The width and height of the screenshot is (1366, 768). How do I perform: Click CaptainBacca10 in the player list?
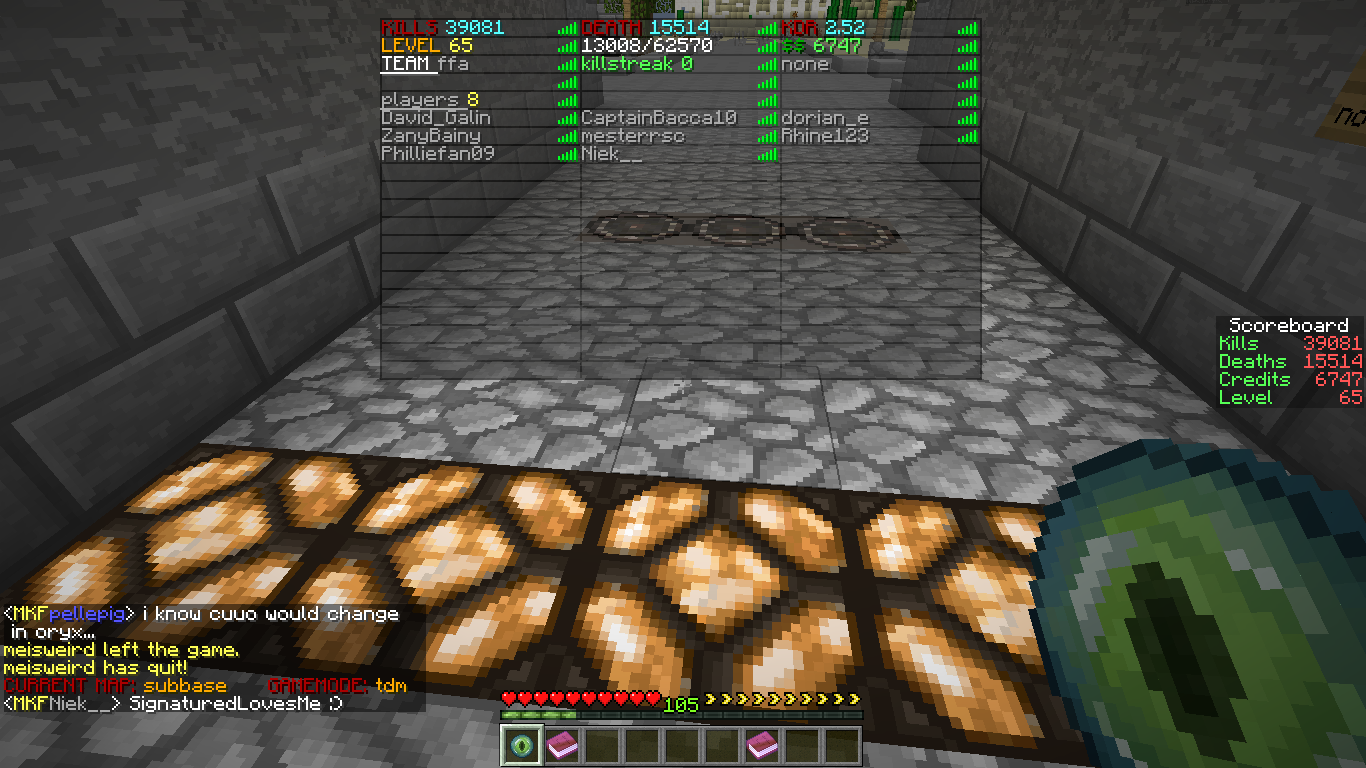click(659, 118)
